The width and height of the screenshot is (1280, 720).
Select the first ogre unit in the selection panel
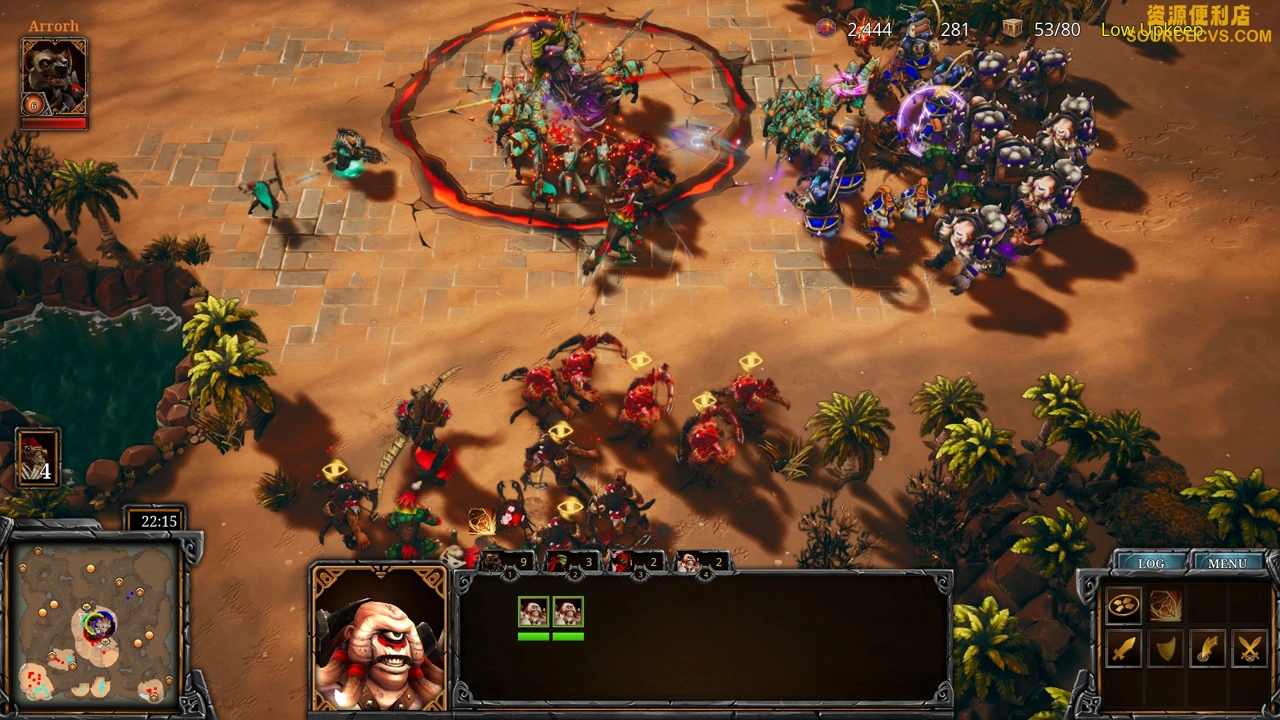tap(533, 612)
